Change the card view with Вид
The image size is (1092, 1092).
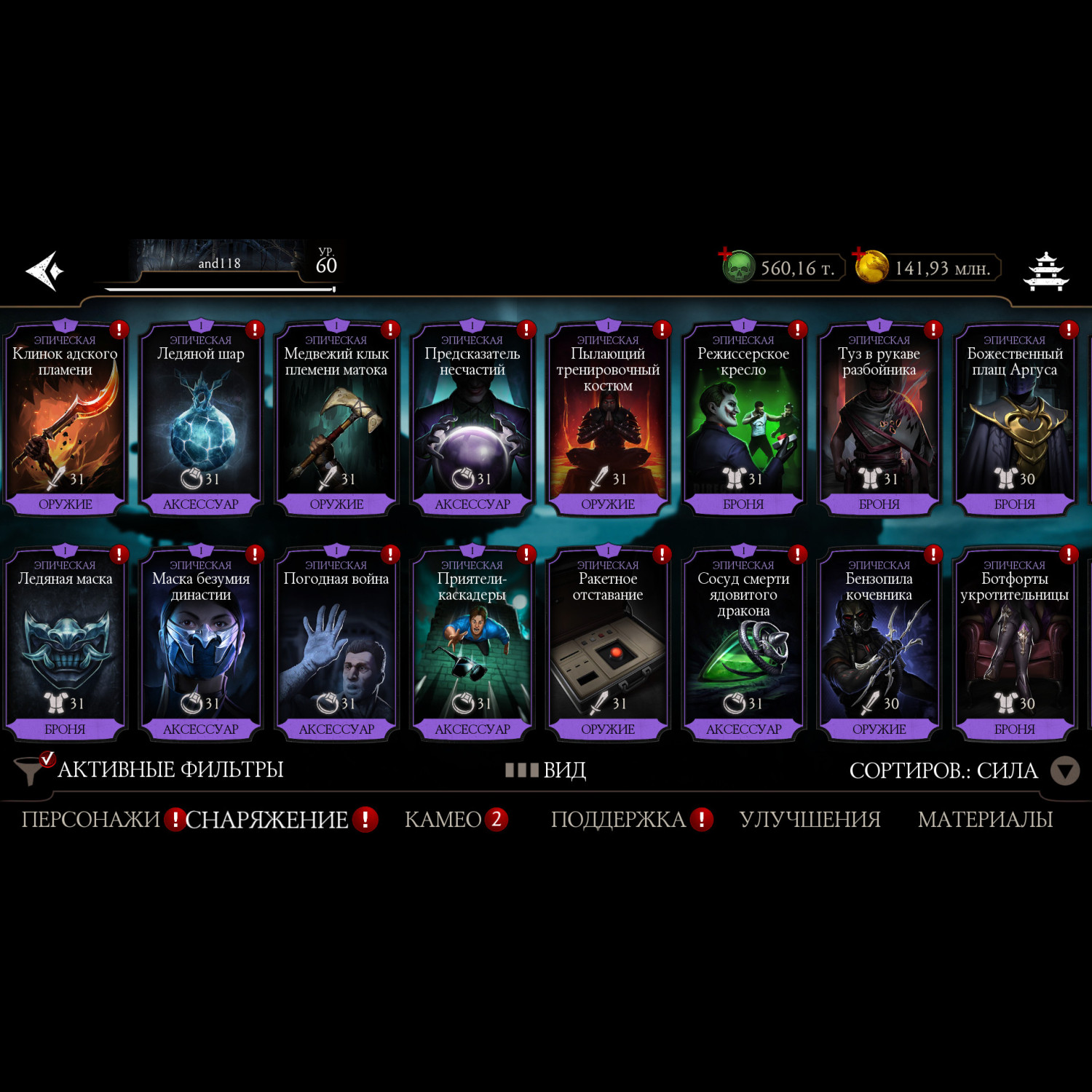coord(546,770)
